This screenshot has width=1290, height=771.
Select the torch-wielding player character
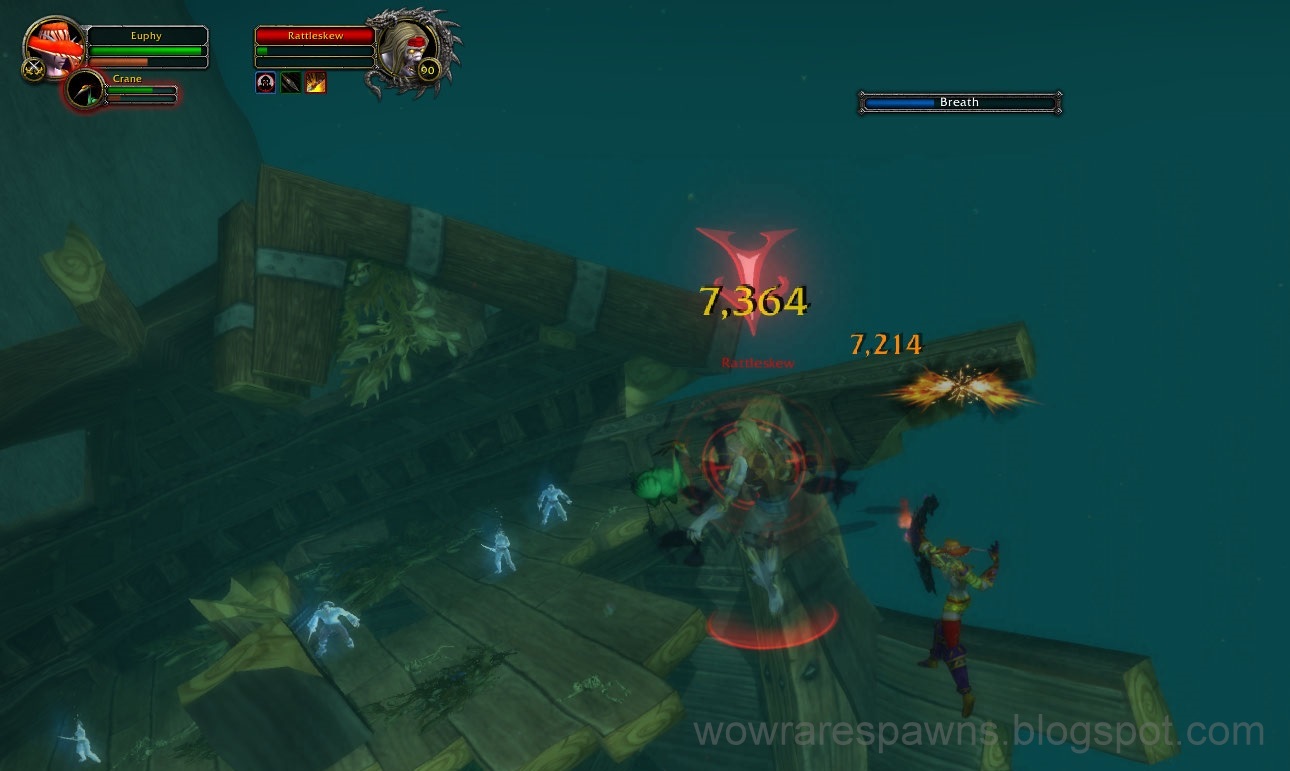[953, 590]
